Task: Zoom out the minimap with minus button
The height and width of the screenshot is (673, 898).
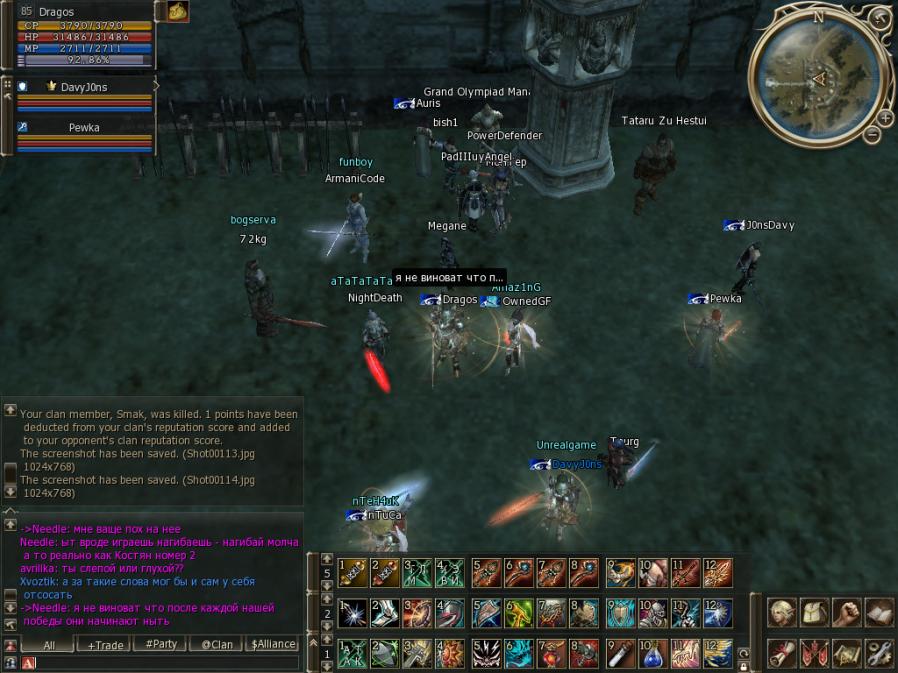Action: pyautogui.click(x=872, y=134)
